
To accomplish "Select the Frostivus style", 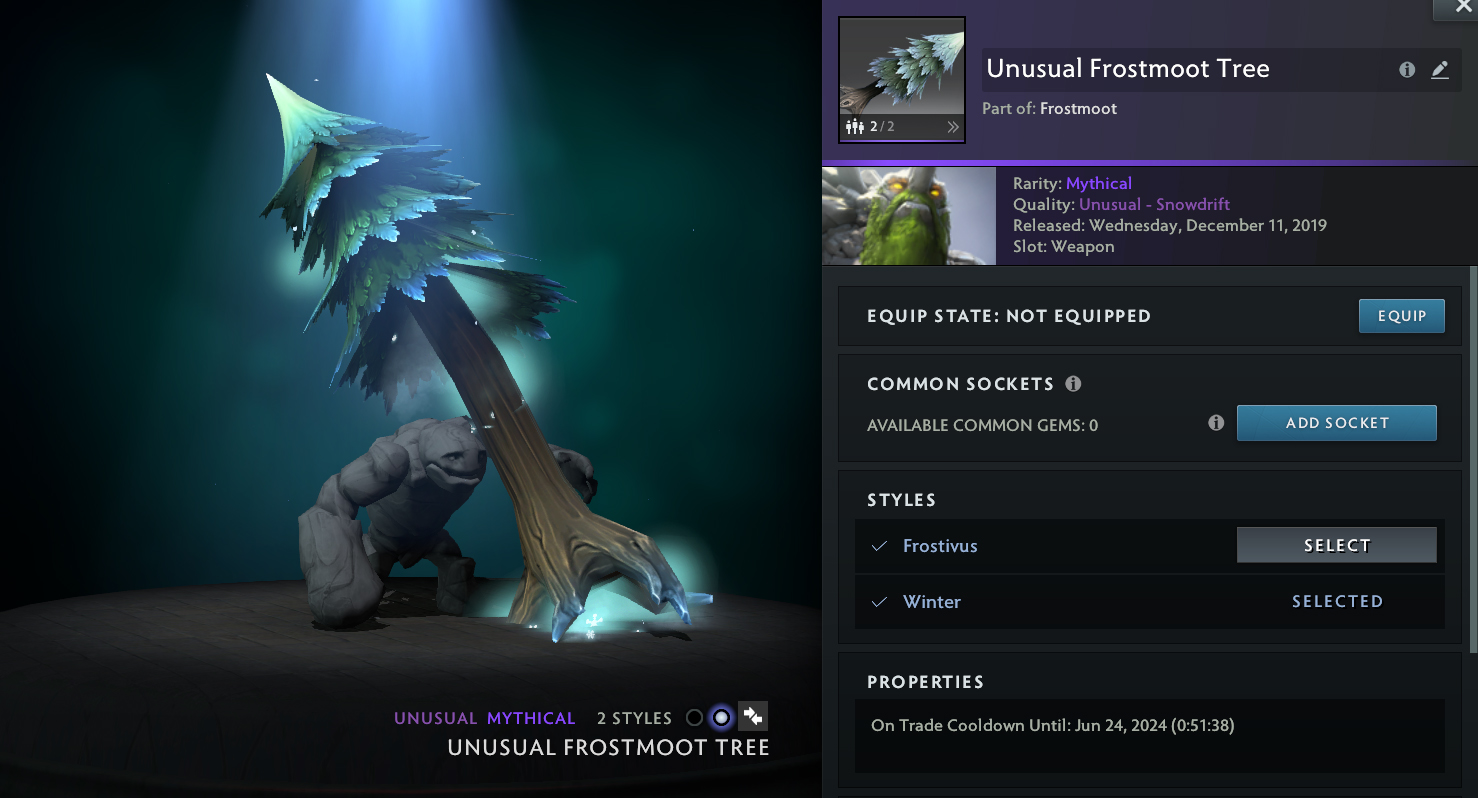I will [x=1336, y=545].
